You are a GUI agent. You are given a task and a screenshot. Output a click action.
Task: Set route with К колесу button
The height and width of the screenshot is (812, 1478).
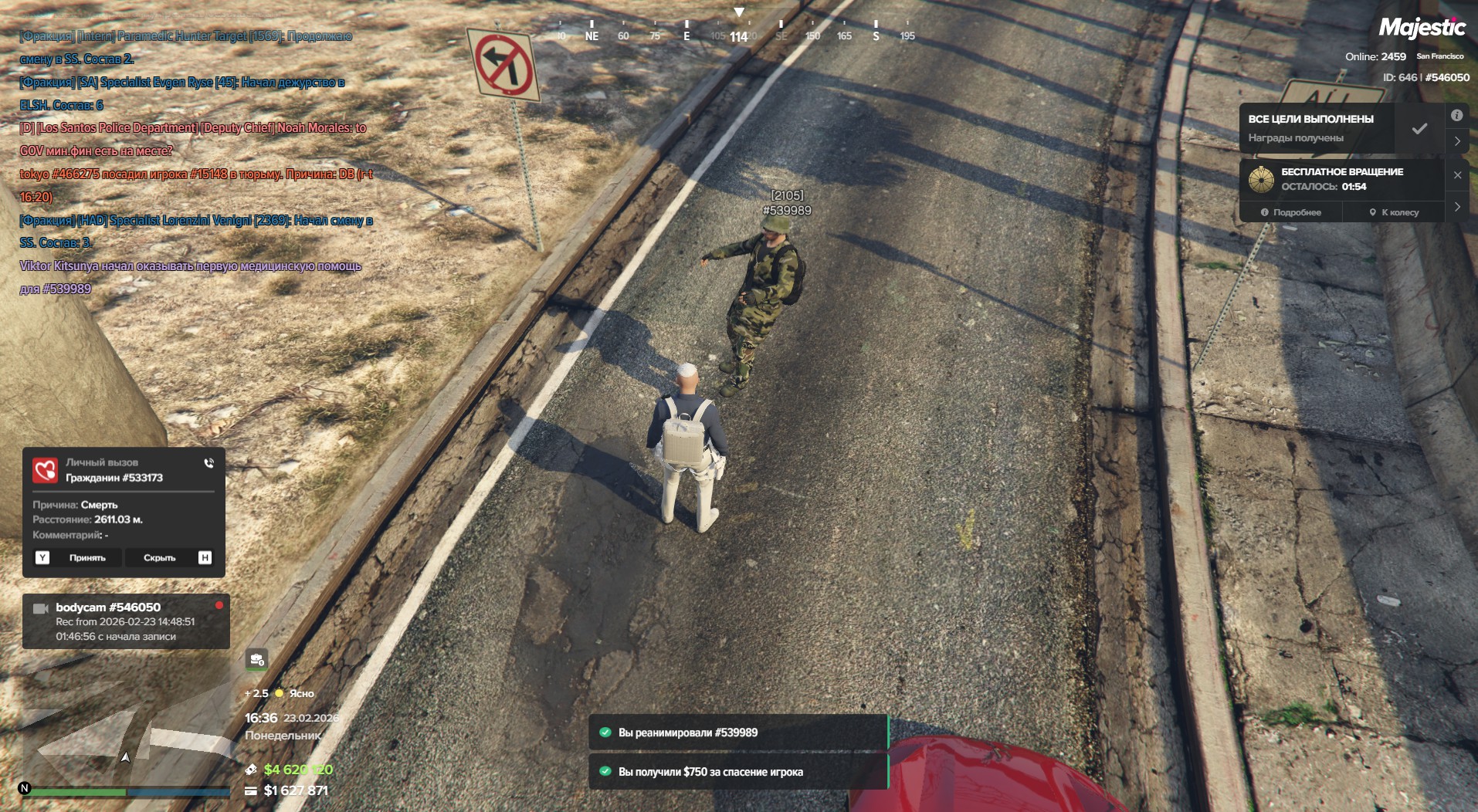pyautogui.click(x=1394, y=212)
